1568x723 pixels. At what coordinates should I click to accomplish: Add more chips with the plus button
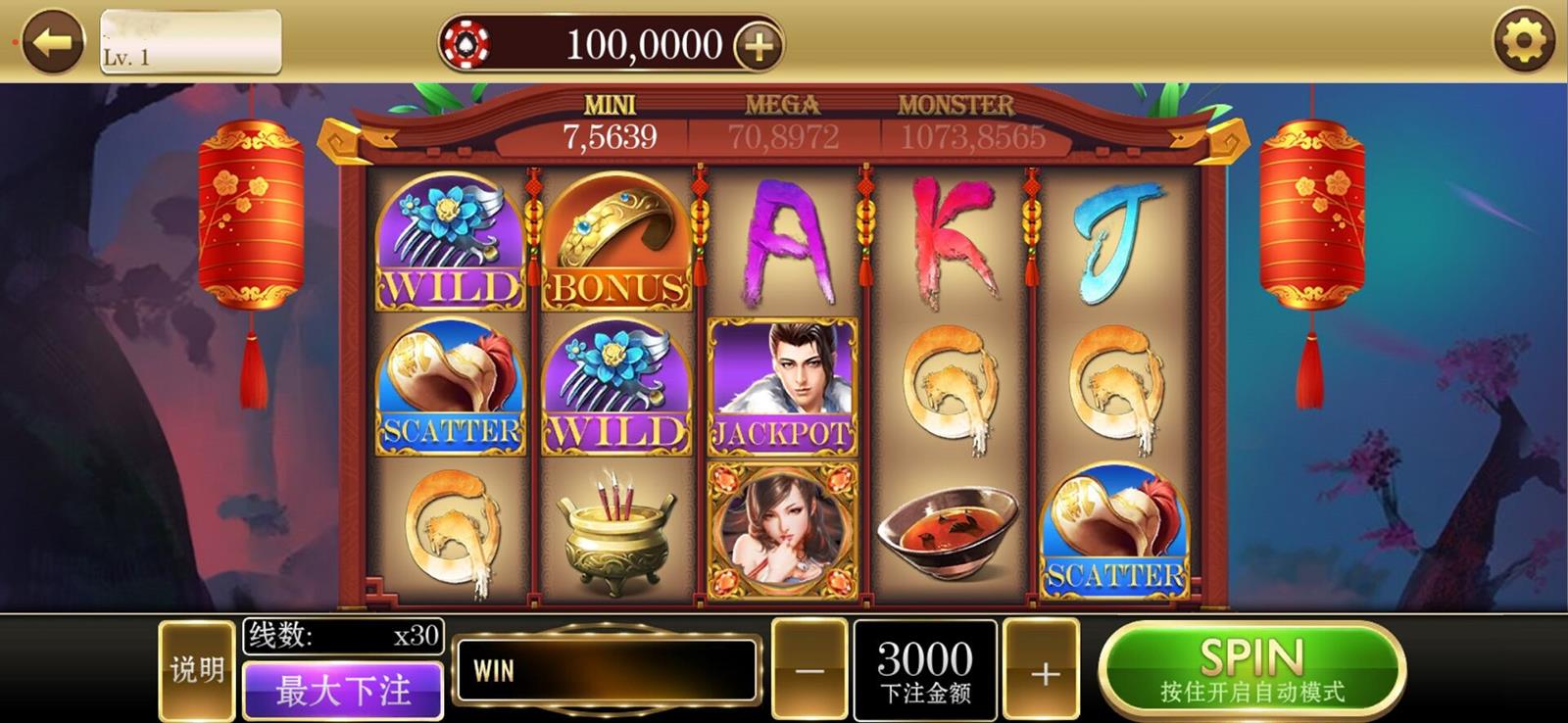pos(759,45)
